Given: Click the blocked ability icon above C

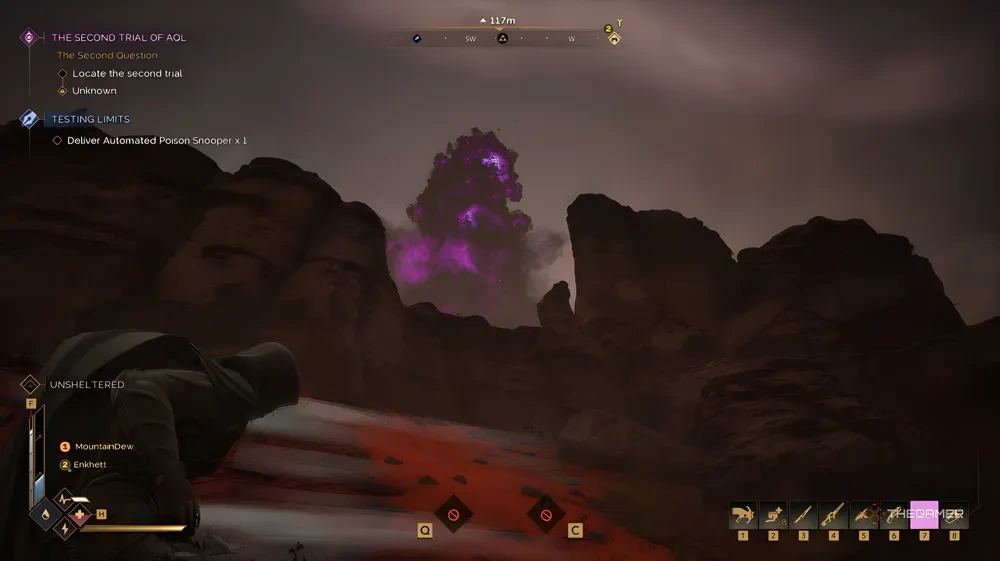Looking at the screenshot, I should coord(546,514).
